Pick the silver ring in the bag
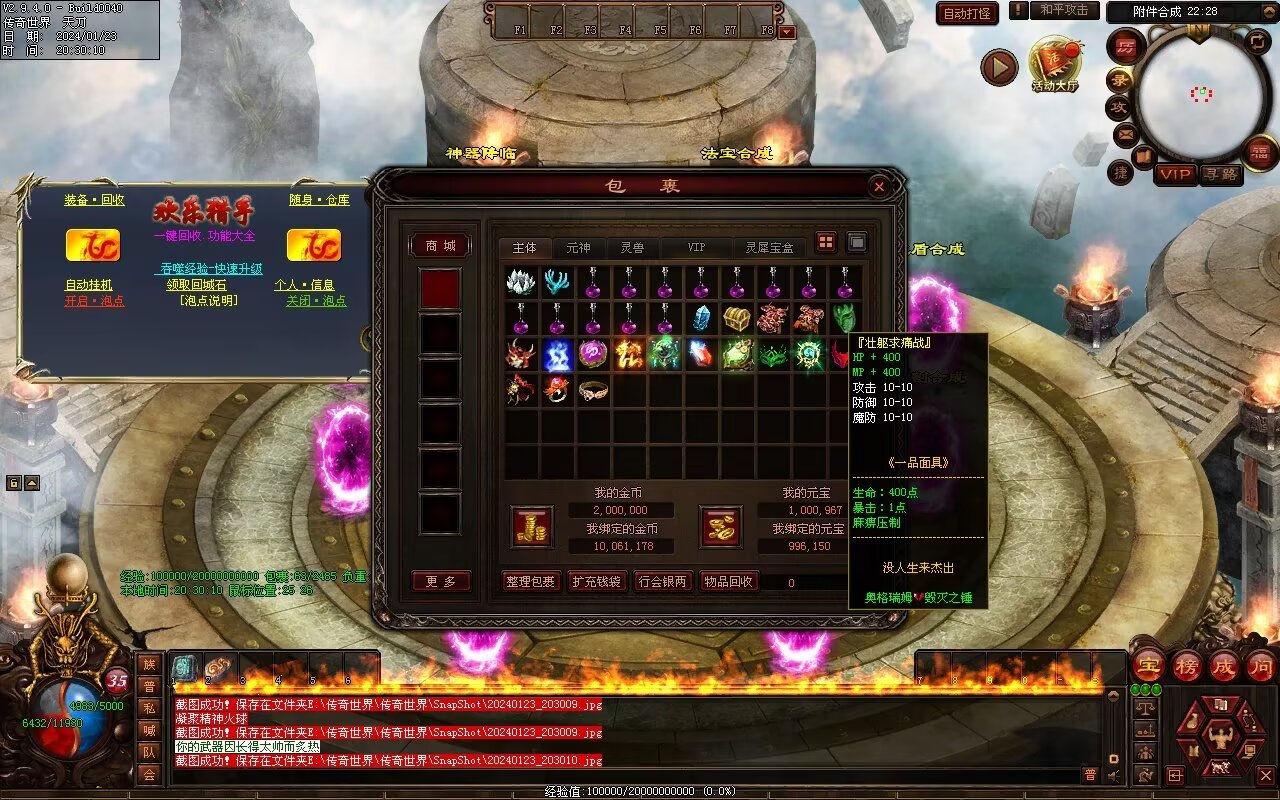1280x800 pixels. pyautogui.click(x=593, y=390)
